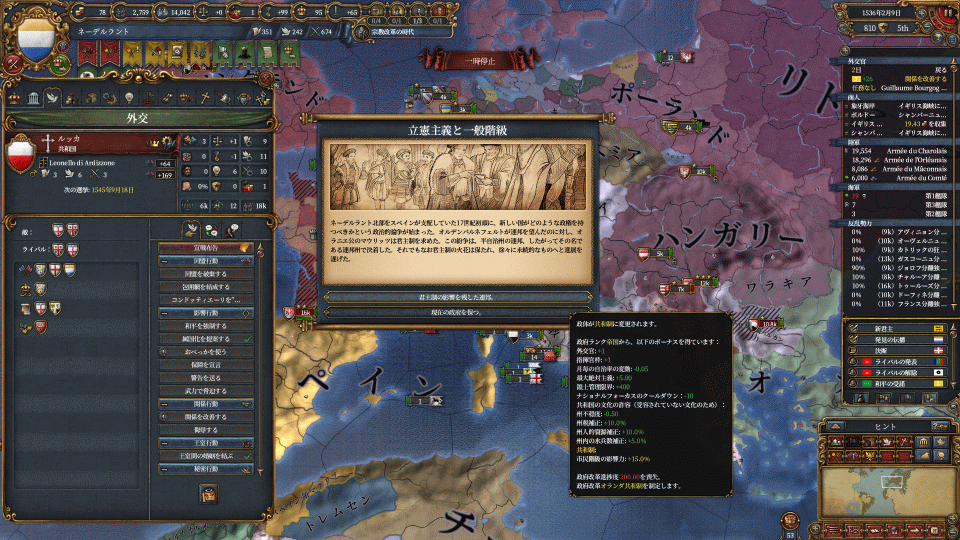Select the 侮辱する insult action

203,430
